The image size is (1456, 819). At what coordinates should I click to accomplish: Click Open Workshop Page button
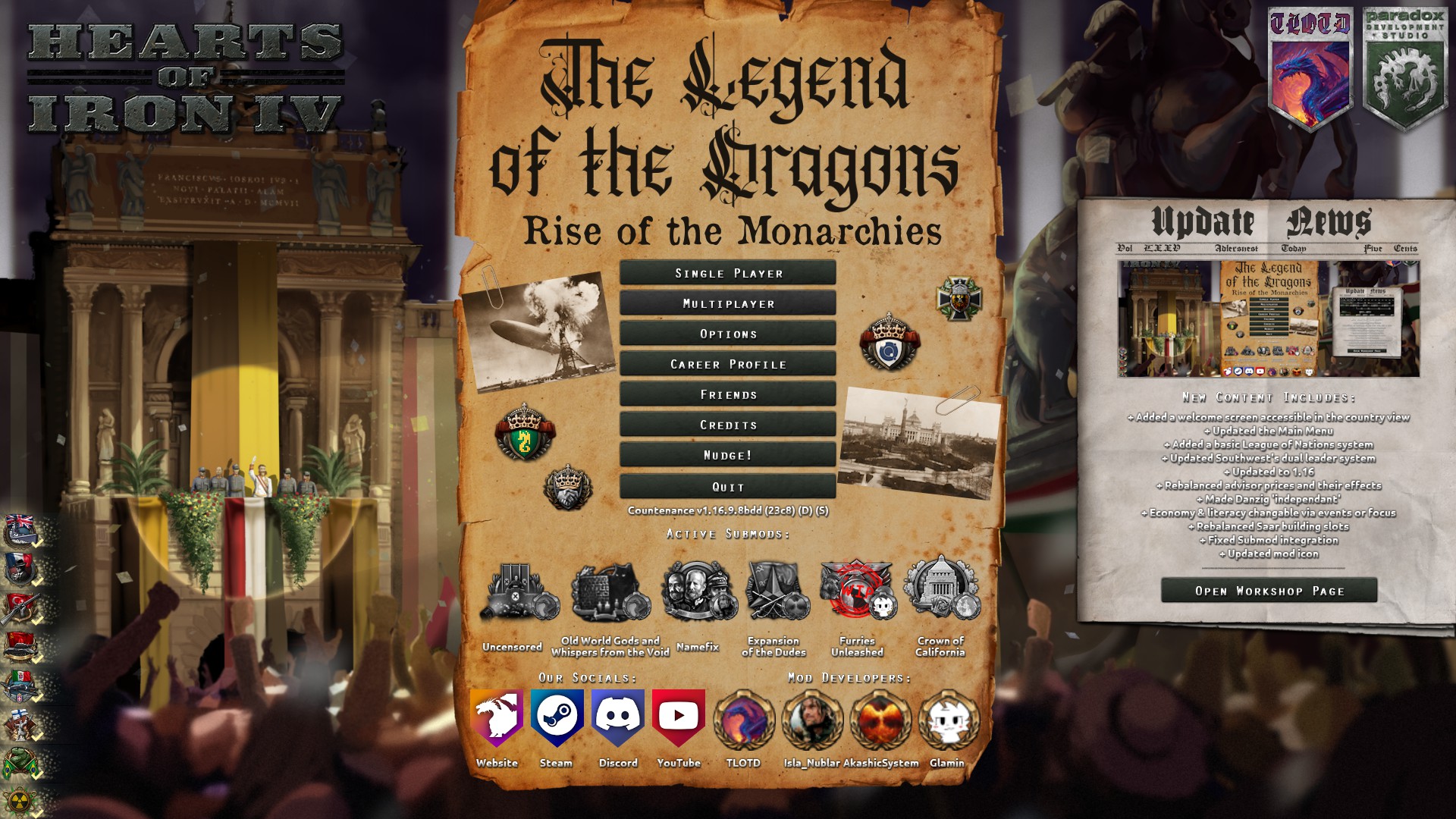[x=1269, y=591]
